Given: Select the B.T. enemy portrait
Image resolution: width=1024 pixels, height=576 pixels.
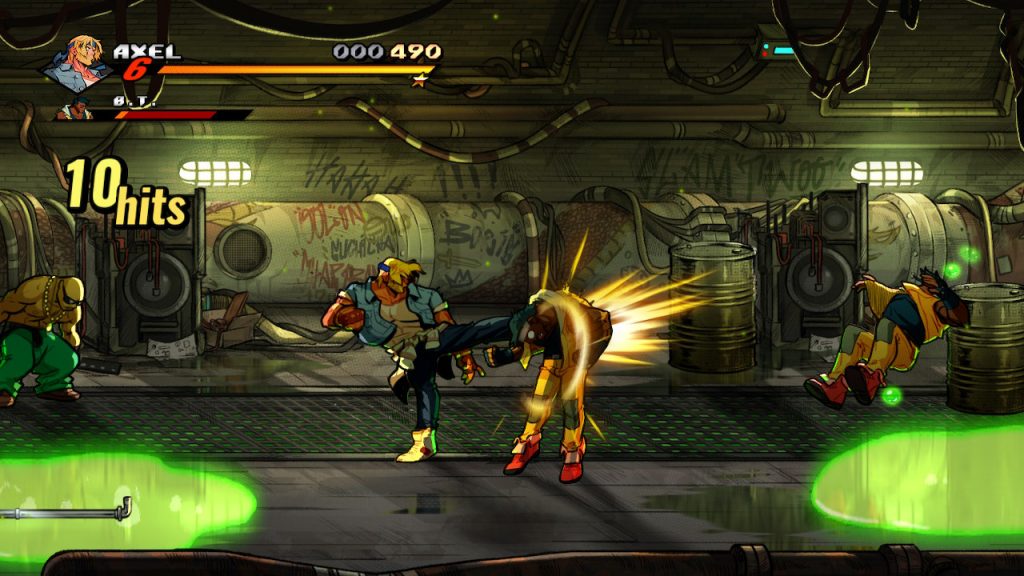Looking at the screenshot, I should point(74,111).
